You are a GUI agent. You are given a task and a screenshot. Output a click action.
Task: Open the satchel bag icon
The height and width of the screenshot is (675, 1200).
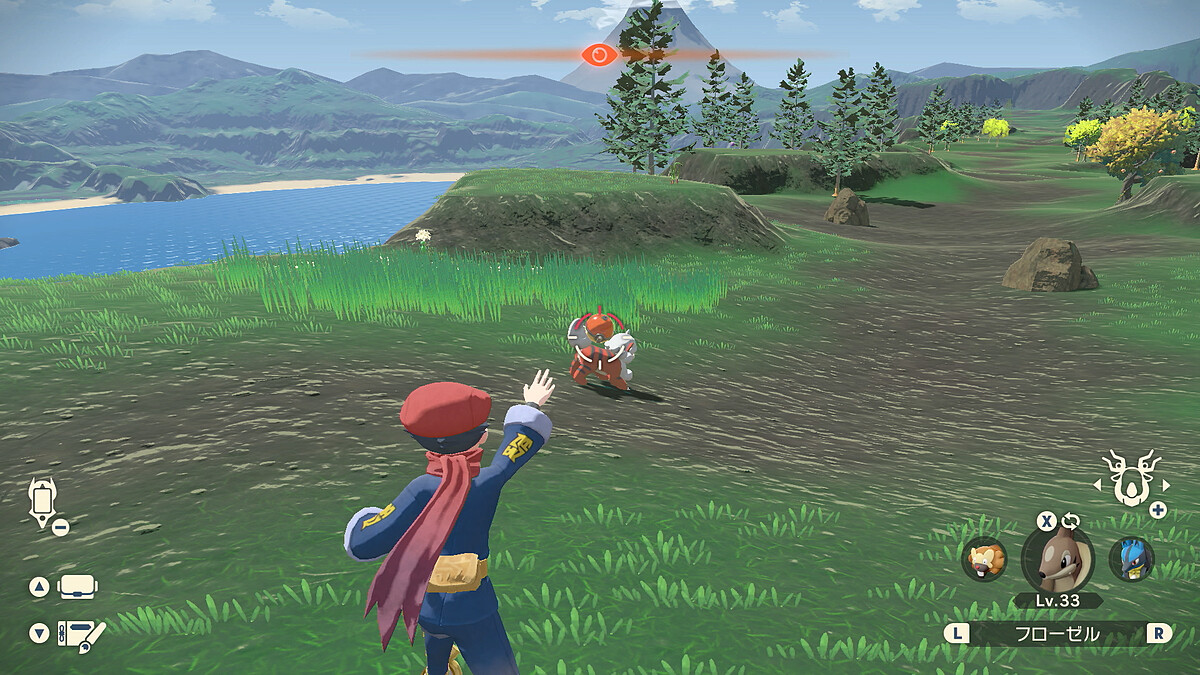pos(78,587)
